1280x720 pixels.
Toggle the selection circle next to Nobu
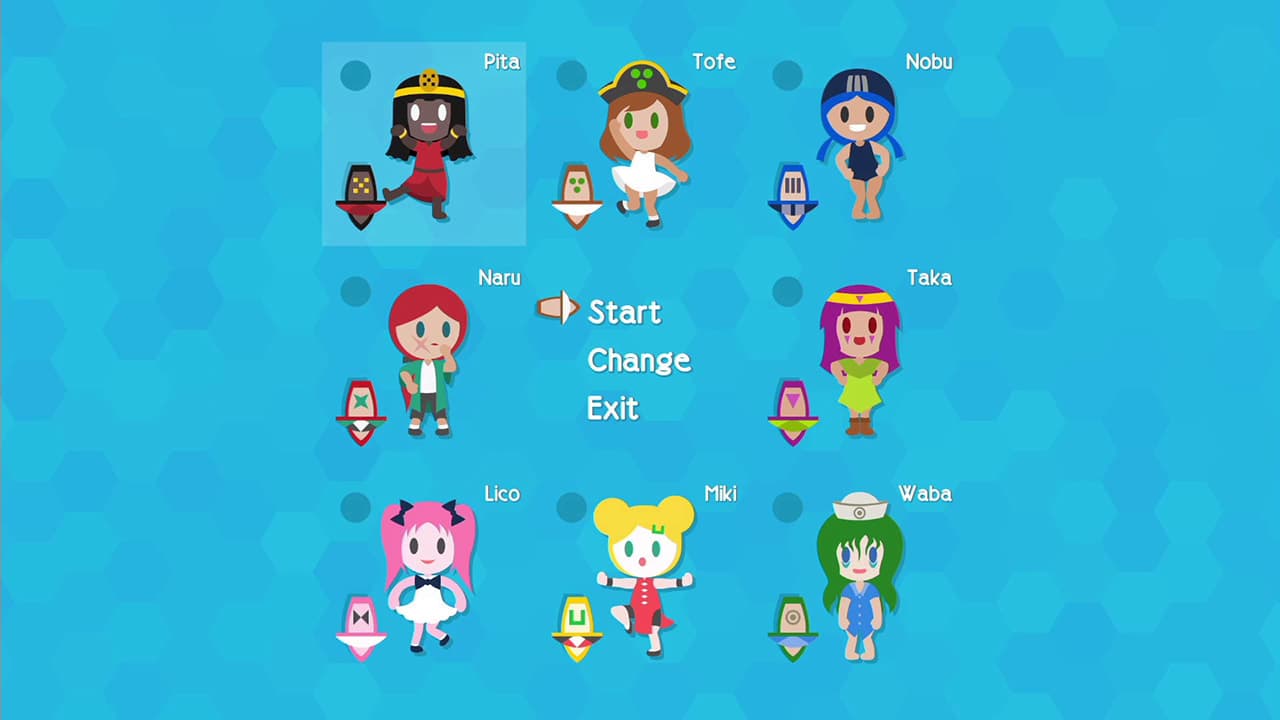click(x=787, y=75)
